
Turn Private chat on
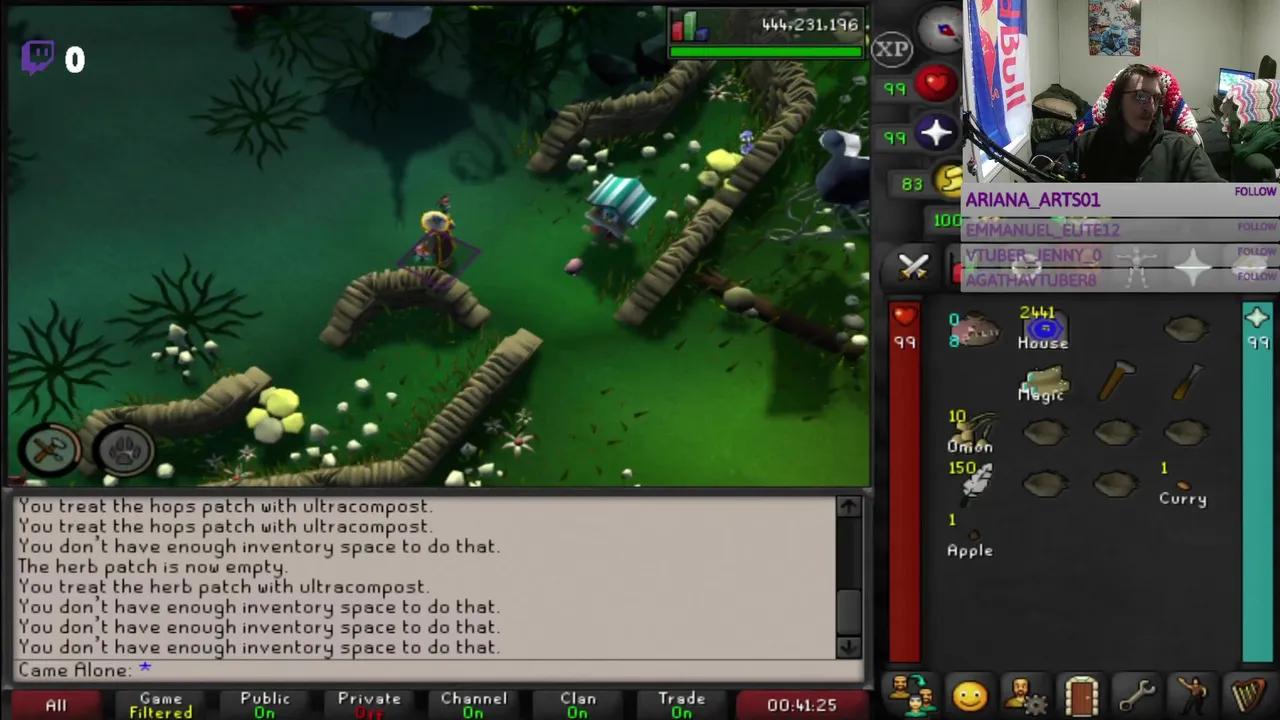pyautogui.click(x=369, y=702)
